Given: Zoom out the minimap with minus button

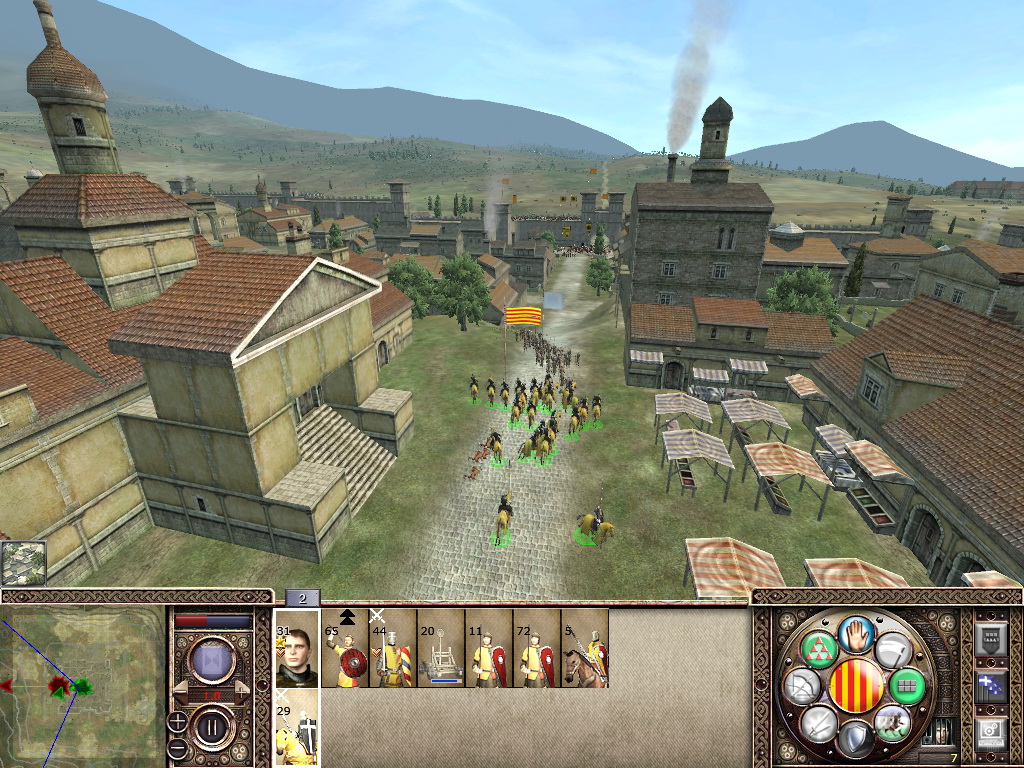Looking at the screenshot, I should (x=177, y=747).
